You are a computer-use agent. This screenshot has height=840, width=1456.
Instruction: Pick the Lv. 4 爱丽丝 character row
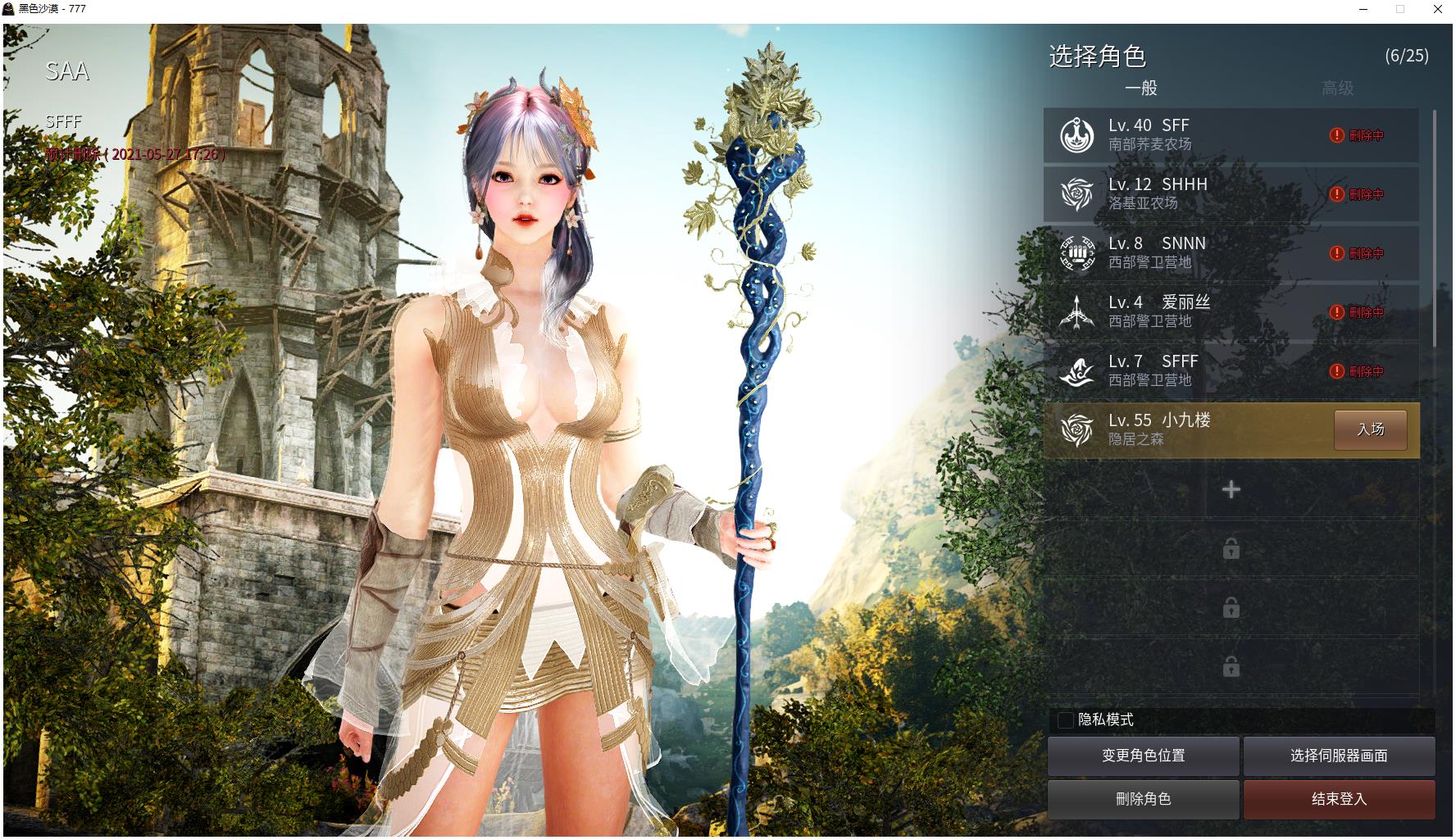[1189, 312]
